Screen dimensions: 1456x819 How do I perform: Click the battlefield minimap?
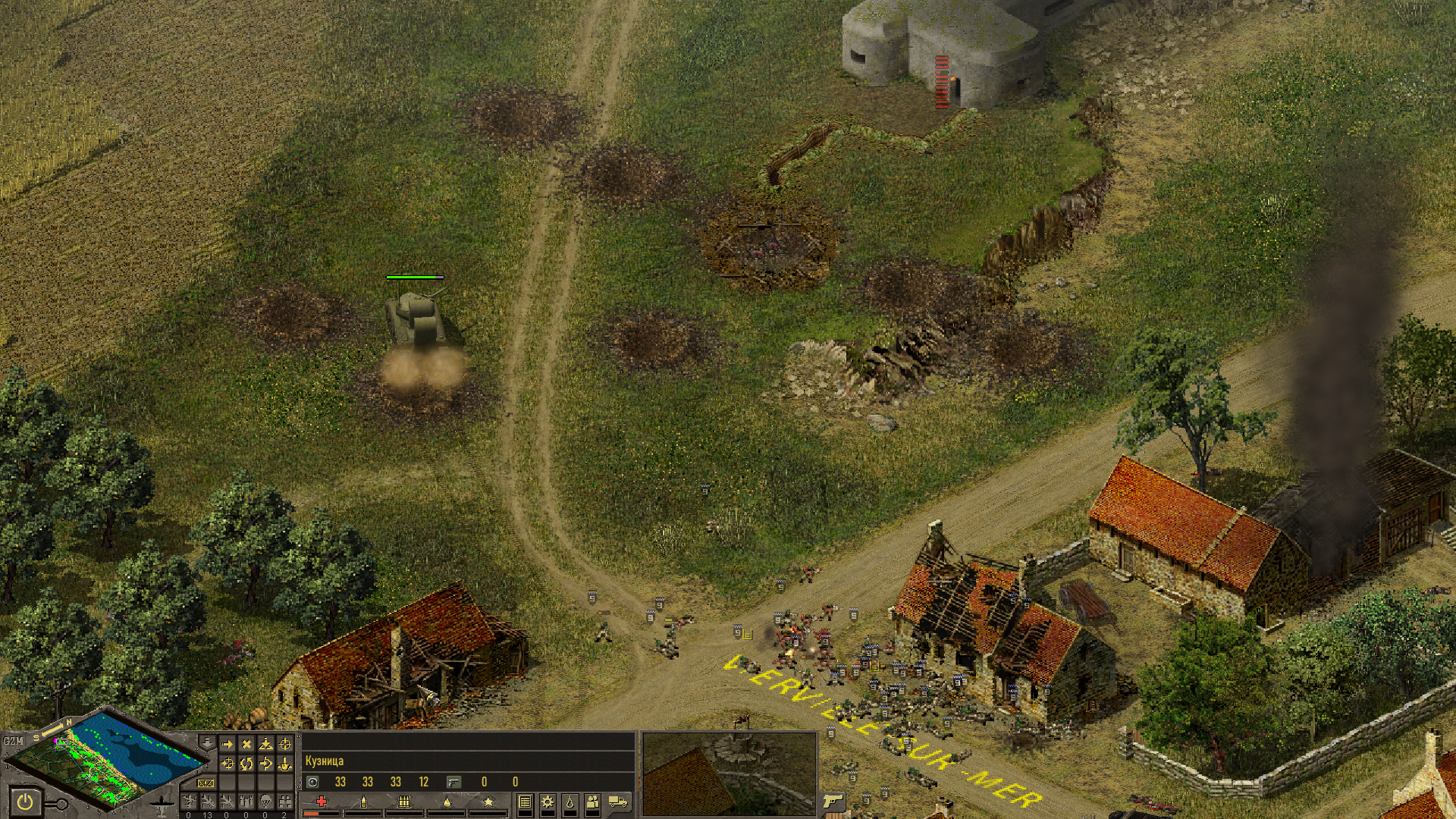click(x=106, y=761)
